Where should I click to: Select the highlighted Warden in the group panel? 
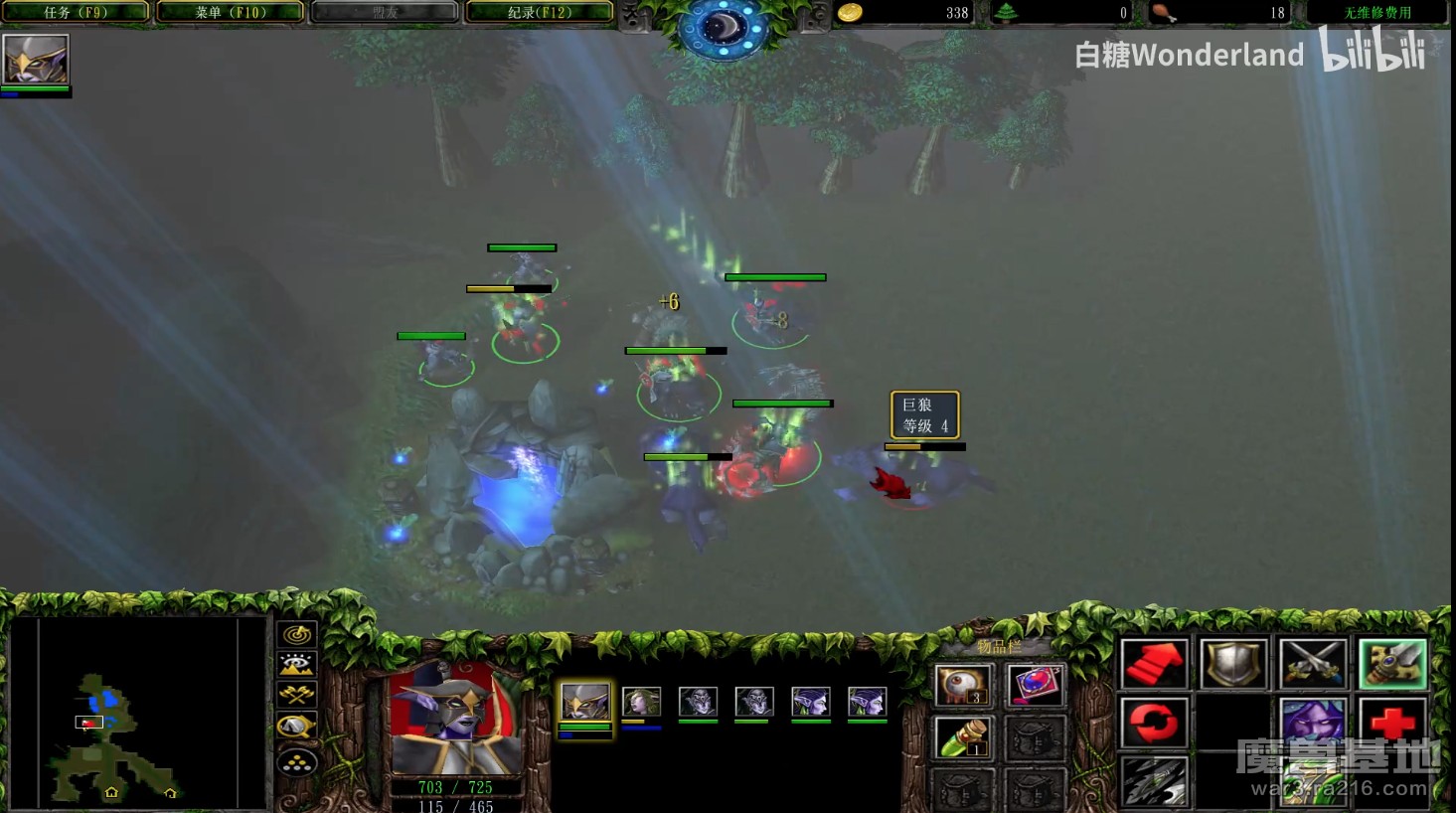click(585, 703)
